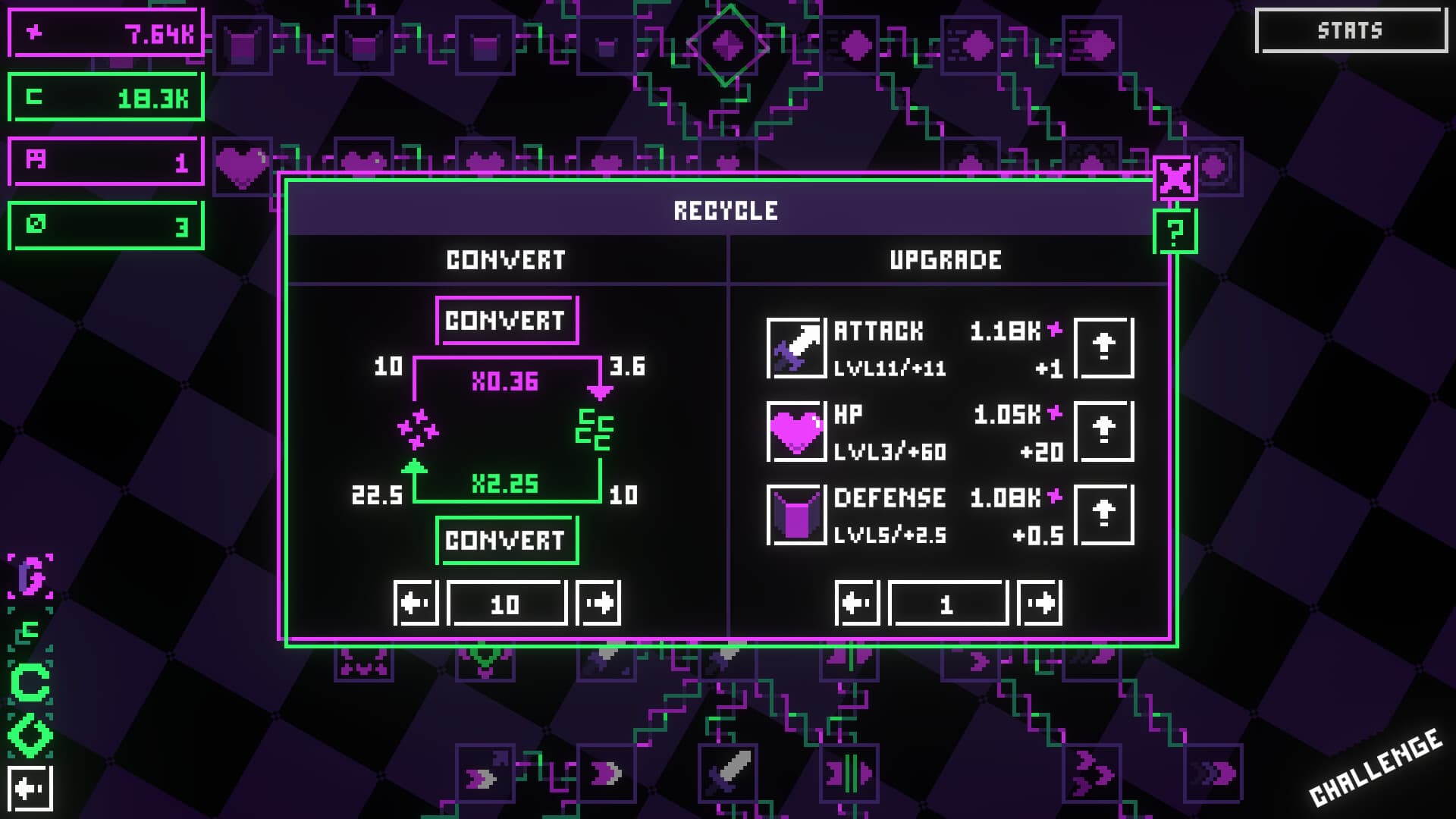1456x819 pixels.
Task: Increase convert amount with the right arrow
Action: [x=601, y=603]
